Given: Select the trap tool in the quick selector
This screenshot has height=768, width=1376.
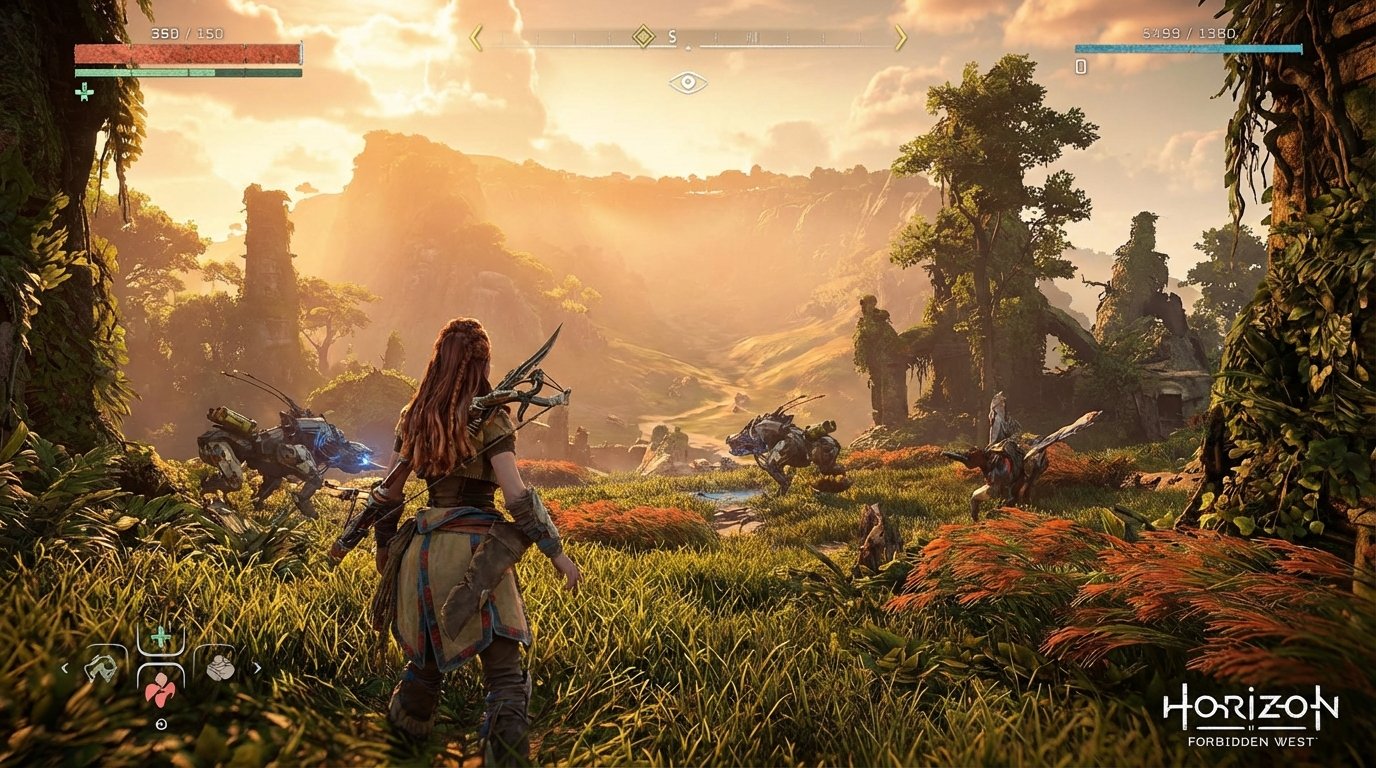Looking at the screenshot, I should (x=102, y=670).
